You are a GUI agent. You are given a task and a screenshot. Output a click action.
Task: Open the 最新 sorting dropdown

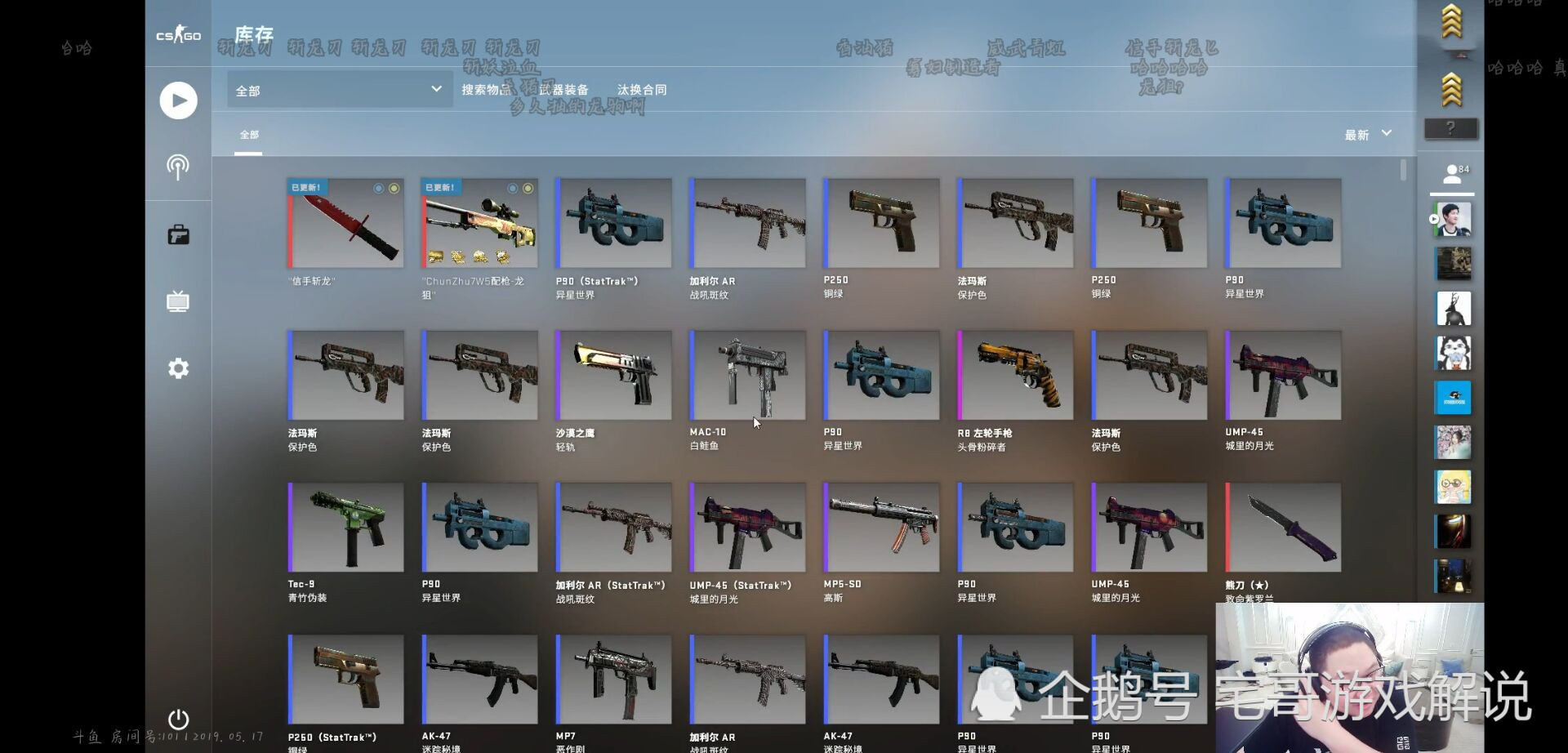1366,134
